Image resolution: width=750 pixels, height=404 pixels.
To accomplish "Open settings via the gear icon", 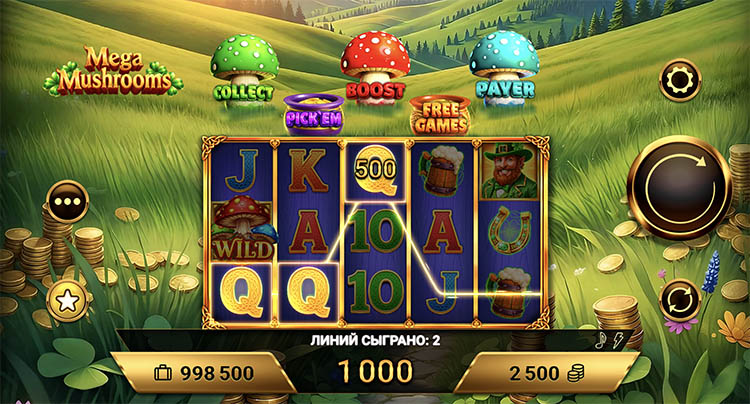I will pos(680,80).
